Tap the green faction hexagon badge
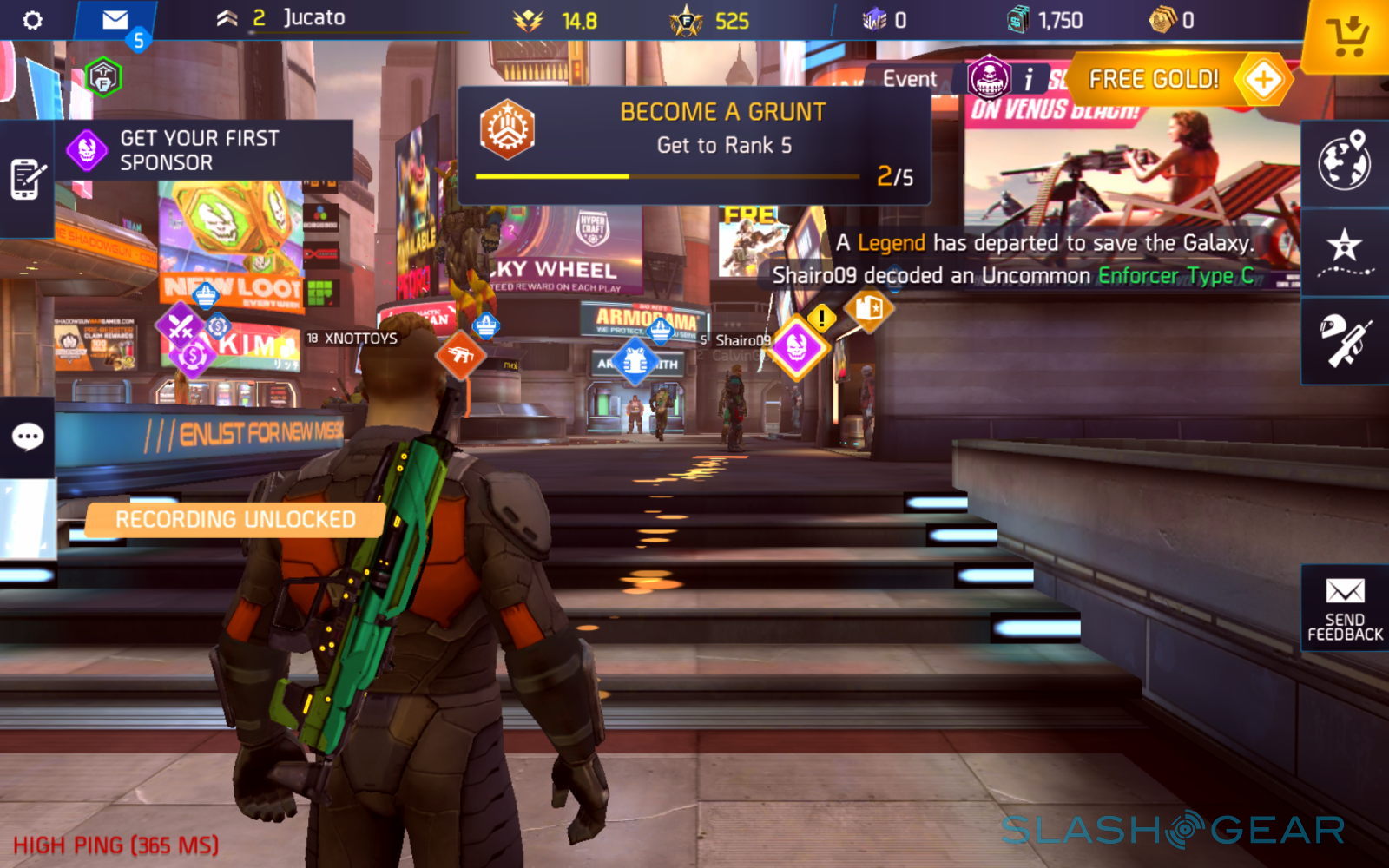Screen dimensions: 1389x868 coord(103,78)
